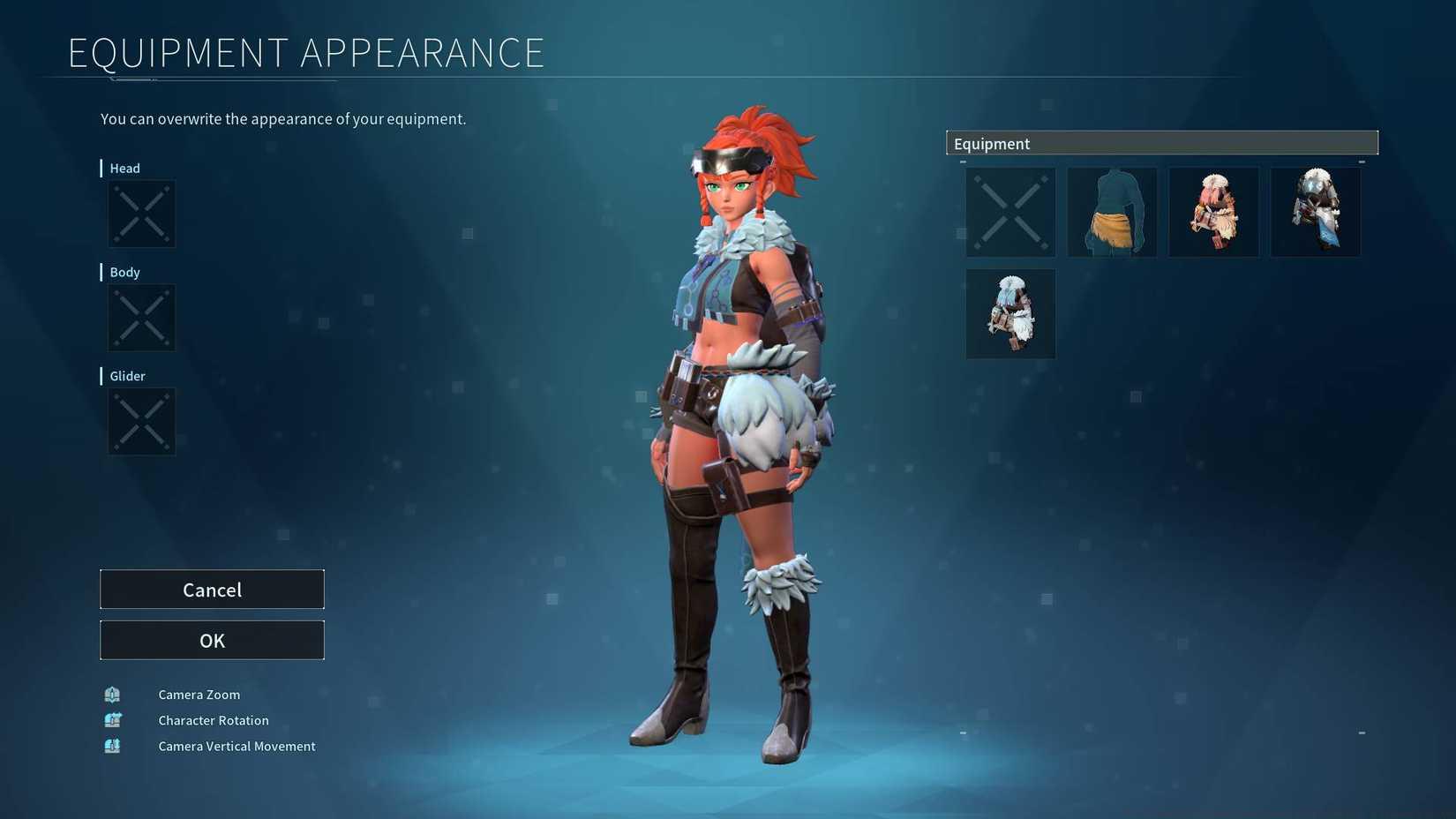1456x819 pixels.
Task: Click the Camera Zoom control icon
Action: pyautogui.click(x=112, y=695)
